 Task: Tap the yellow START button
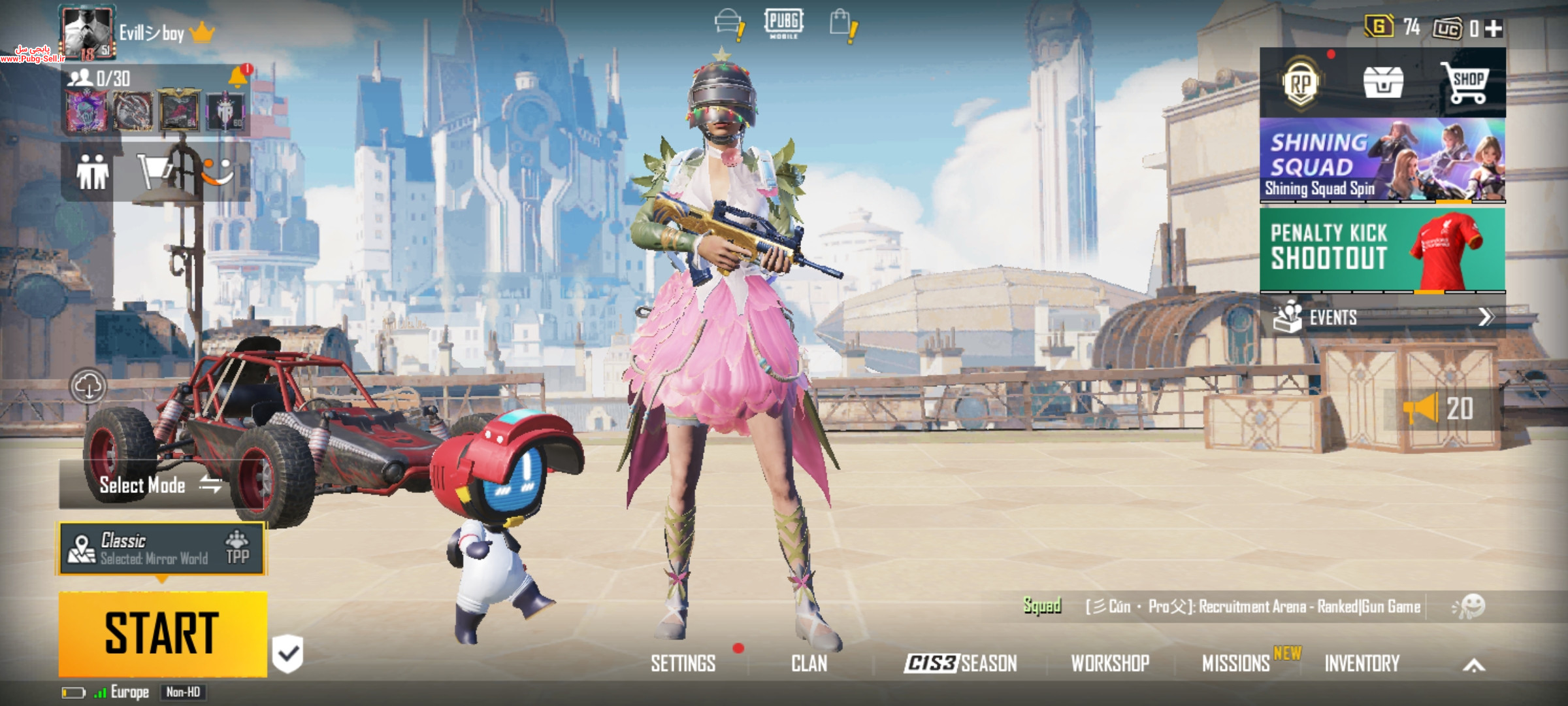coord(162,633)
